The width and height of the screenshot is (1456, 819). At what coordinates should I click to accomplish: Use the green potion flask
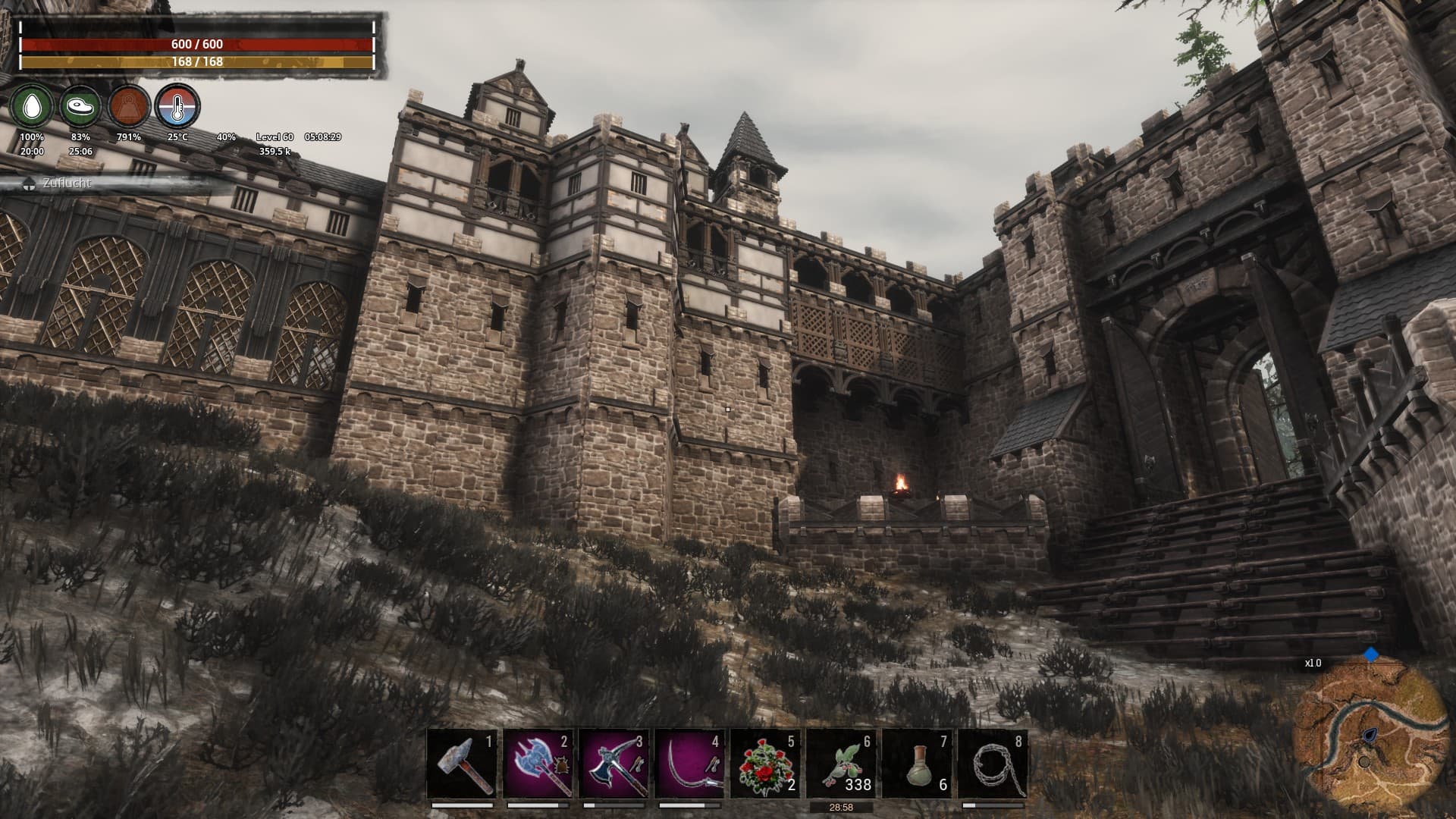pos(917,763)
